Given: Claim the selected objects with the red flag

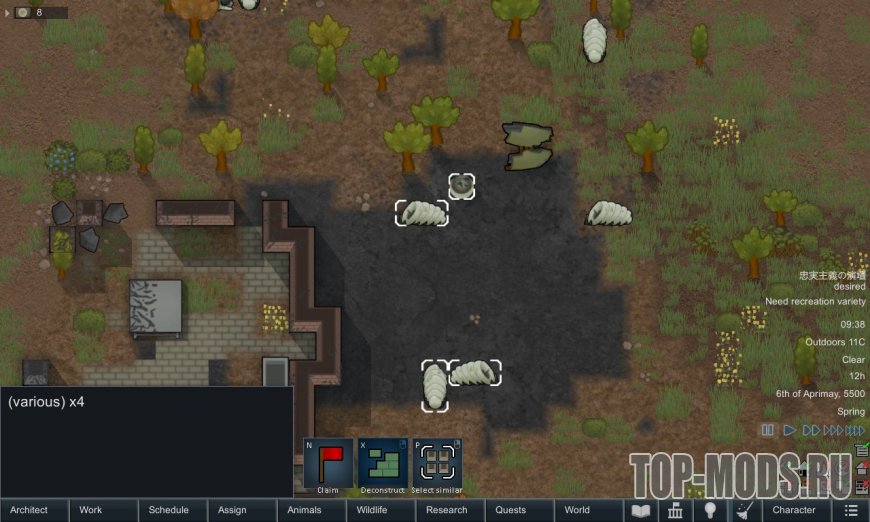Looking at the screenshot, I should point(329,464).
